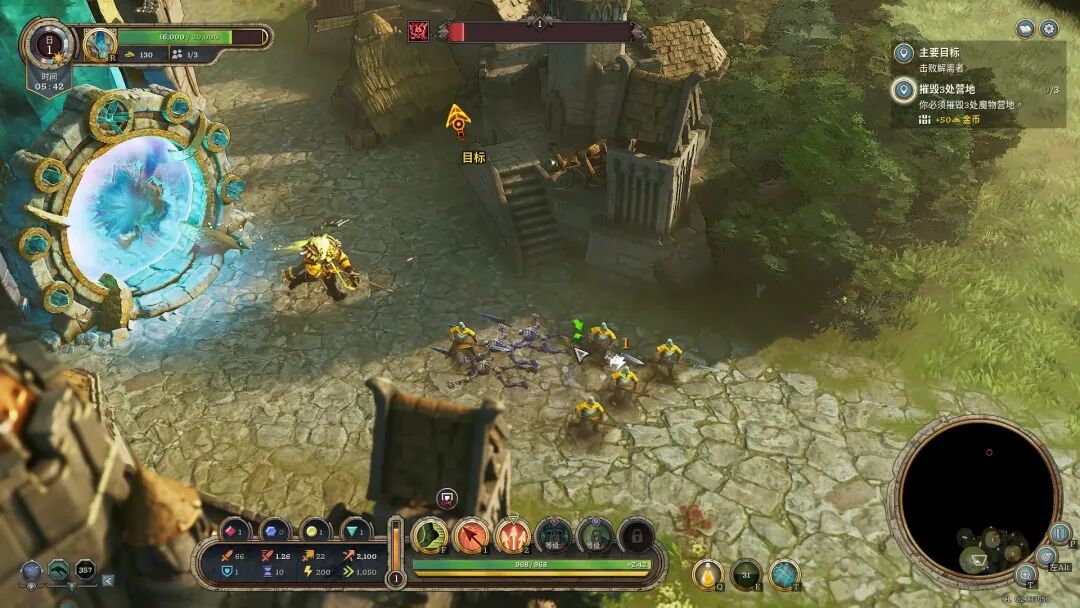
Task: Activate the green leaf ability
Action: (x=430, y=535)
